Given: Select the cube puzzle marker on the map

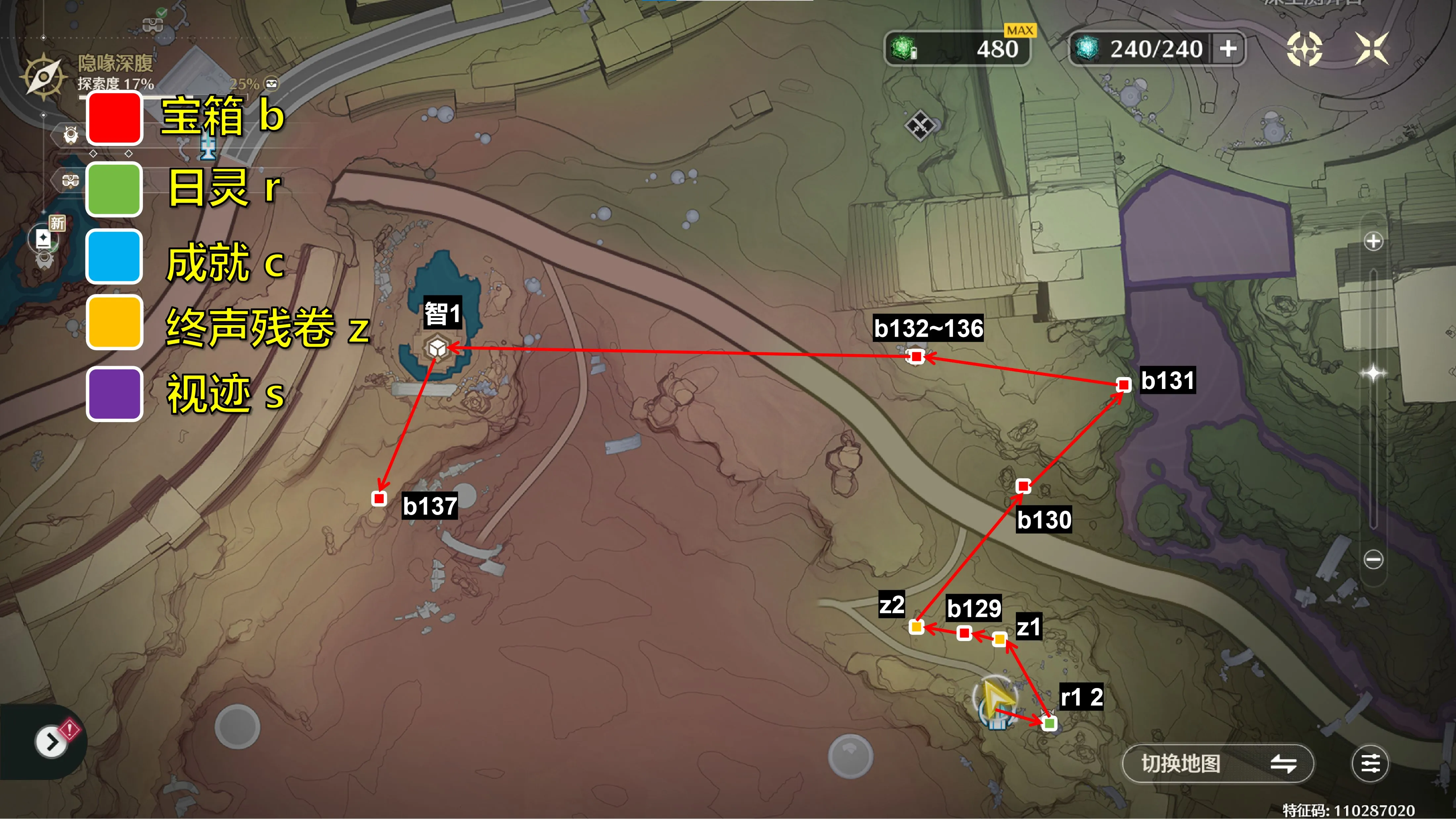Looking at the screenshot, I should (437, 347).
